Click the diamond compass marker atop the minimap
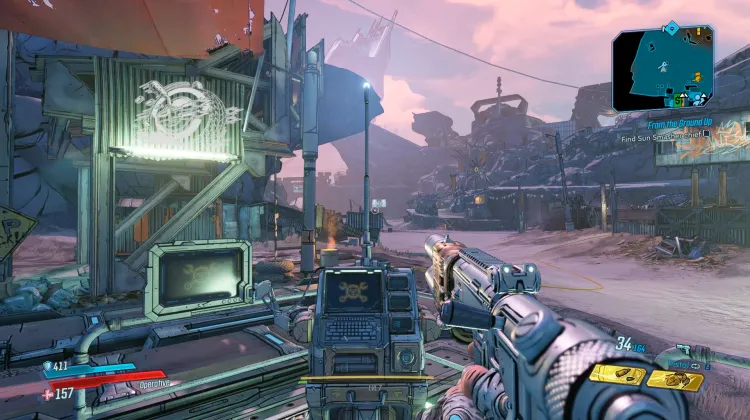The width and height of the screenshot is (750, 420). click(x=671, y=28)
